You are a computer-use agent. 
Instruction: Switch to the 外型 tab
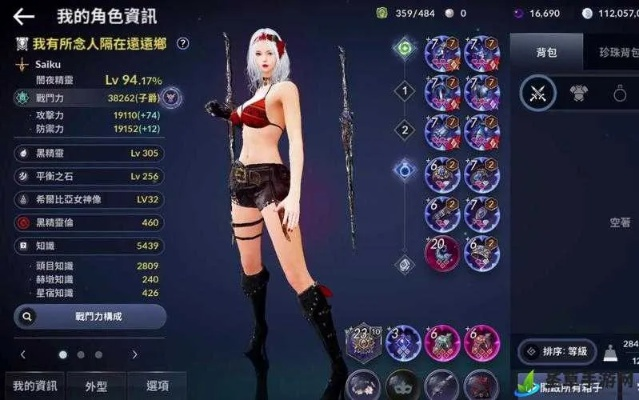[96, 385]
